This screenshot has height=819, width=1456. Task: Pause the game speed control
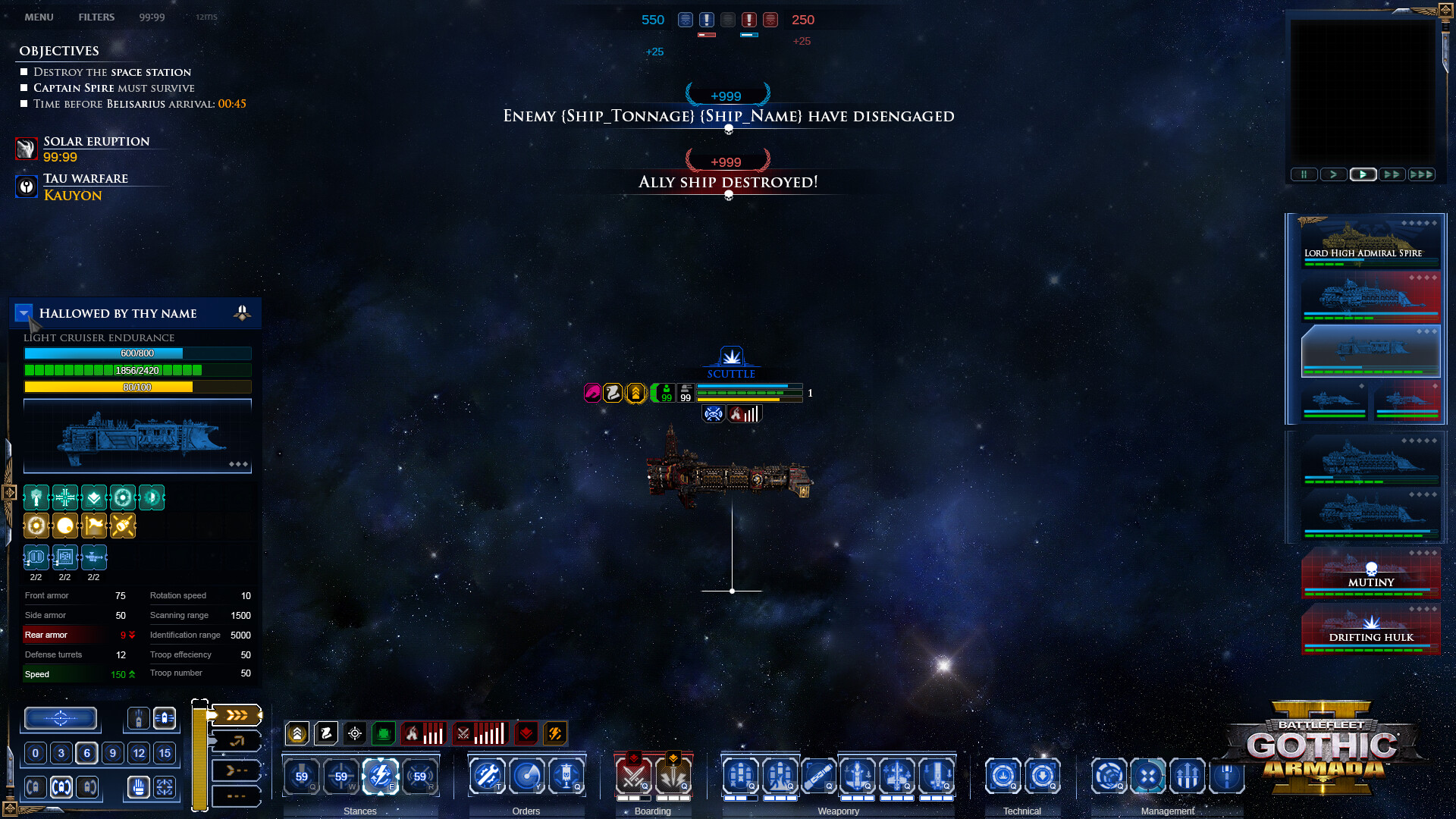[1304, 174]
